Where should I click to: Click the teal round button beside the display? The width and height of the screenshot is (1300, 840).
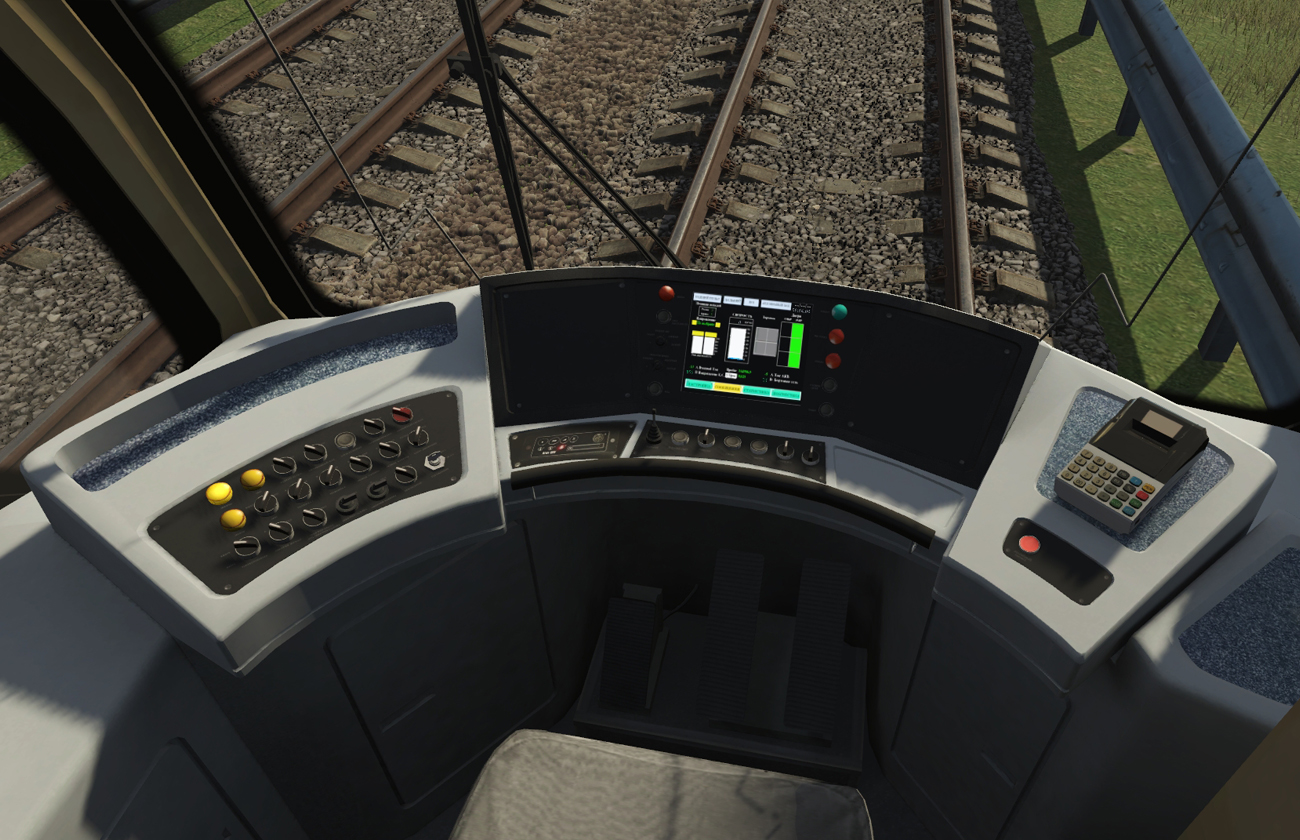click(838, 312)
